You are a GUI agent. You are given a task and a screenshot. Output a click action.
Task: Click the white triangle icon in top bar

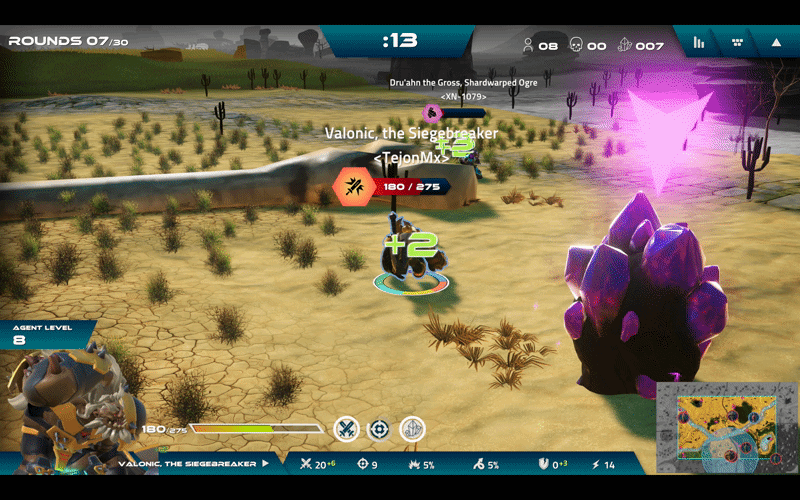pyautogui.click(x=776, y=43)
